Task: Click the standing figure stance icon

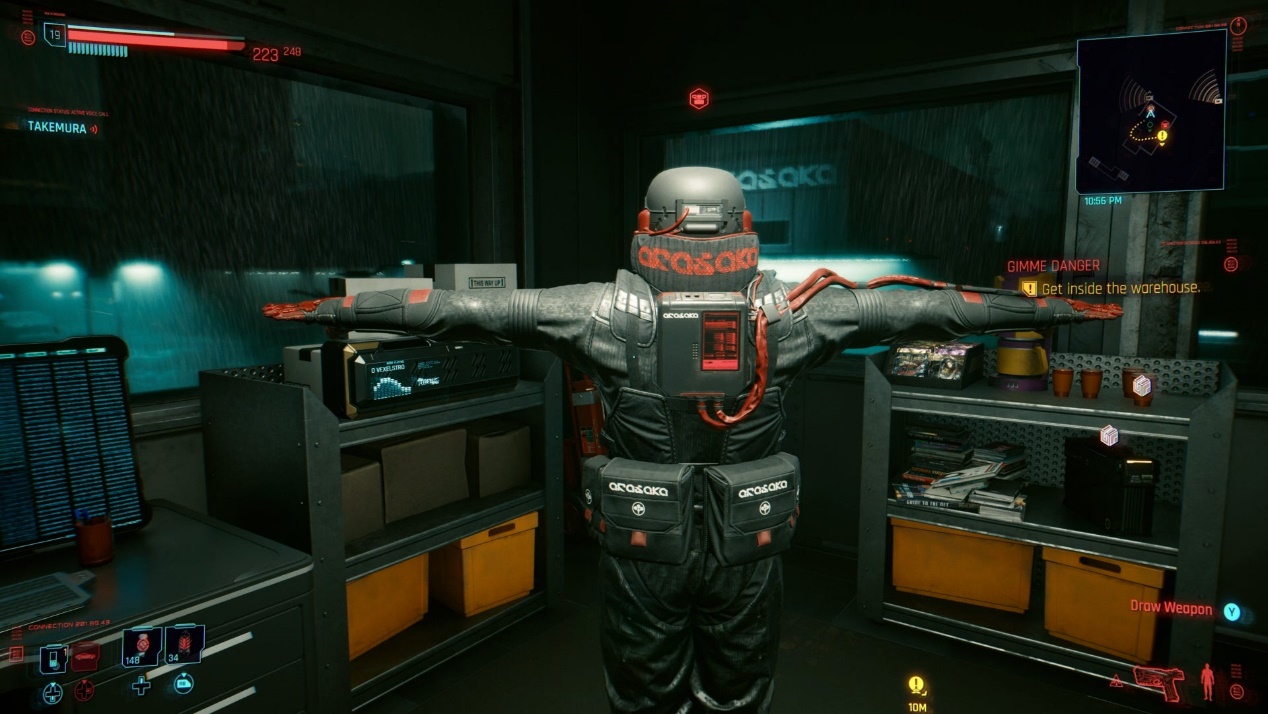Action: point(1207,680)
